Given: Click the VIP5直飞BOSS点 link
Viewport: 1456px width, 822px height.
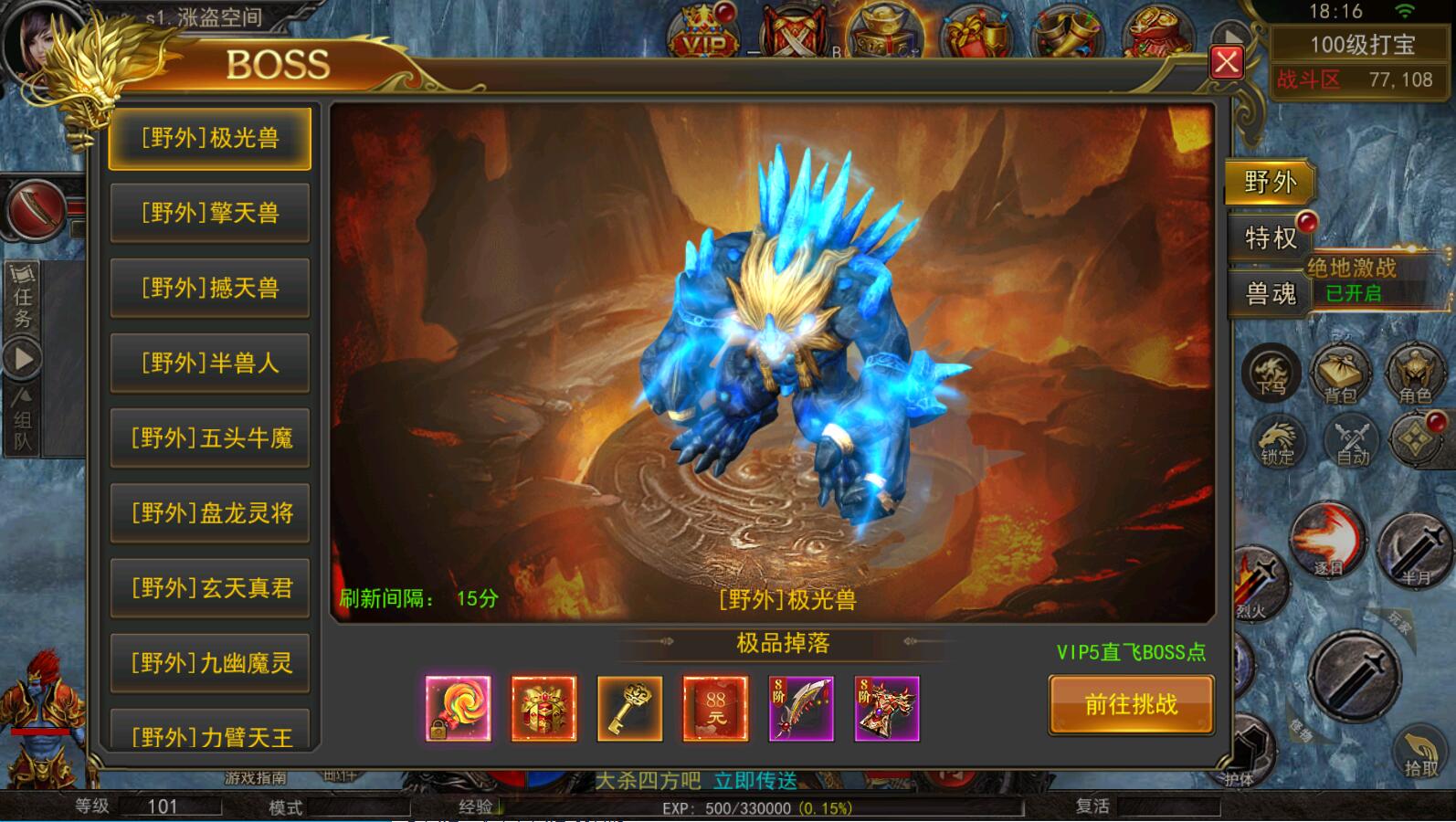Looking at the screenshot, I should [1131, 652].
